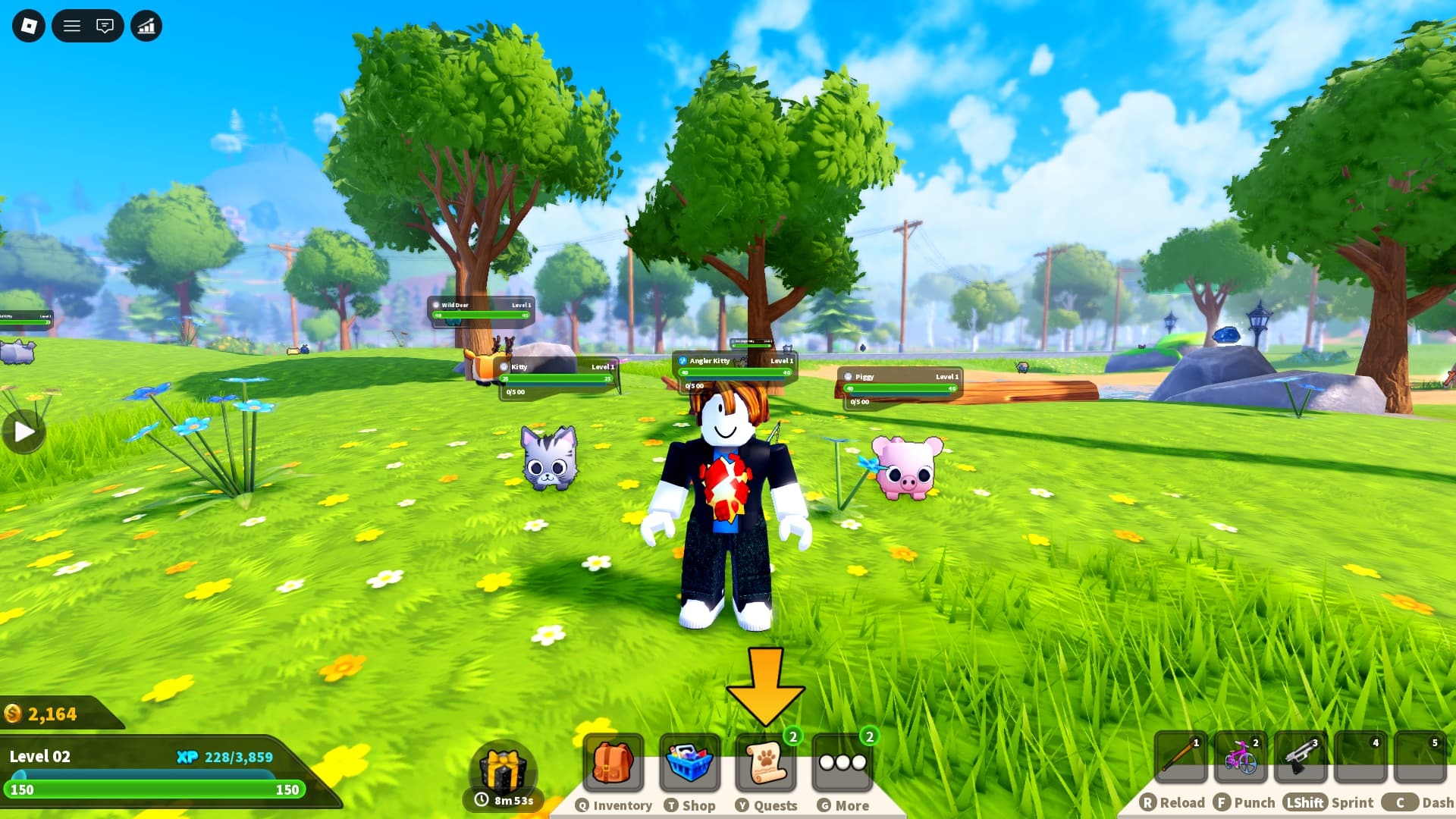Click the green health bar
1456x819 pixels.
(152, 789)
